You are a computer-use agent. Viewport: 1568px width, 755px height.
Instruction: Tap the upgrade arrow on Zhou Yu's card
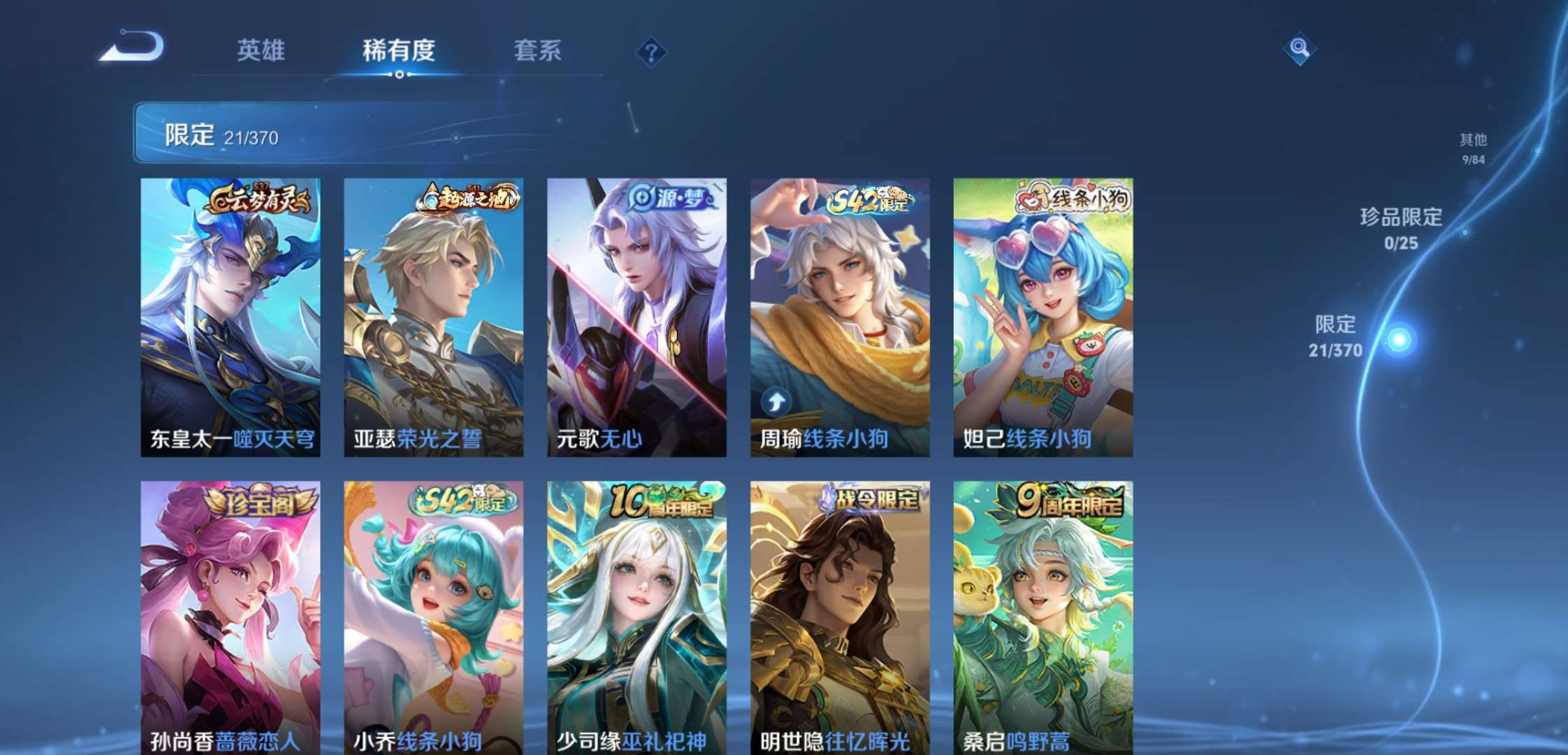pos(777,401)
